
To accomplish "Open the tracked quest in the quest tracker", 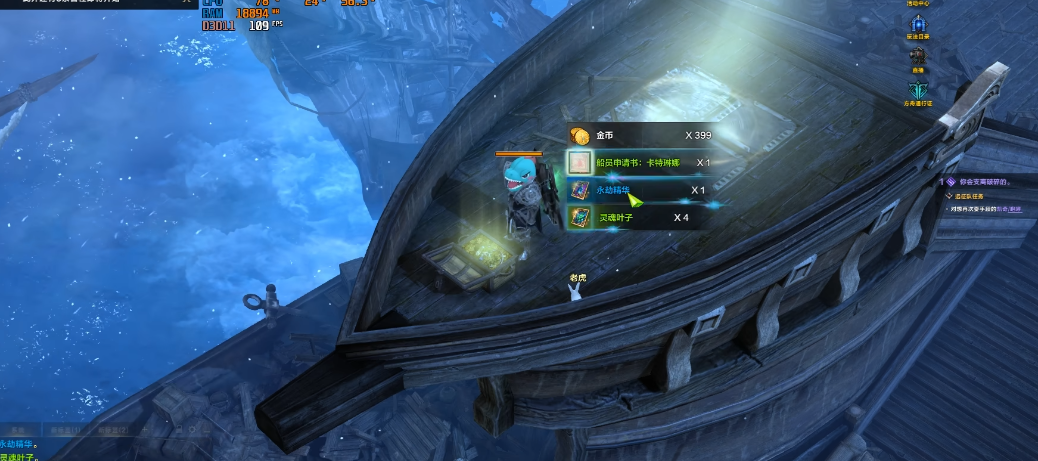I will [984, 183].
